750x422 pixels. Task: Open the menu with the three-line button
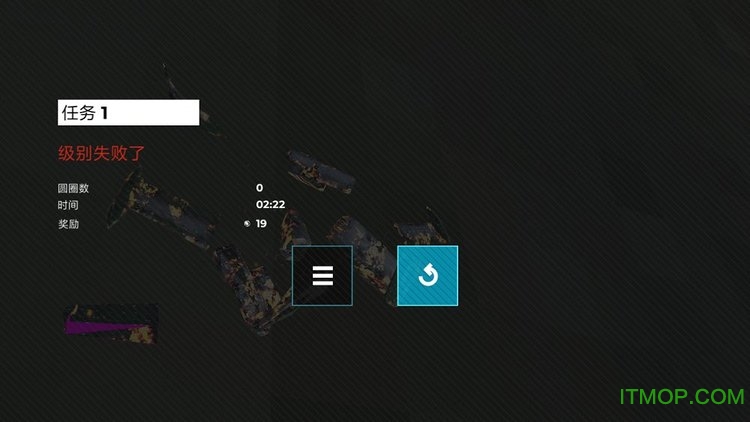[322, 275]
